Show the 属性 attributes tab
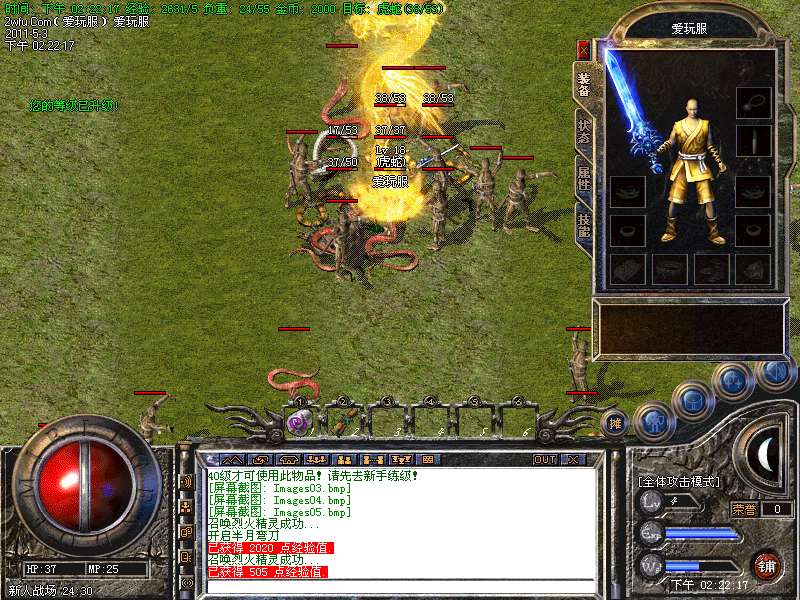 click(583, 177)
